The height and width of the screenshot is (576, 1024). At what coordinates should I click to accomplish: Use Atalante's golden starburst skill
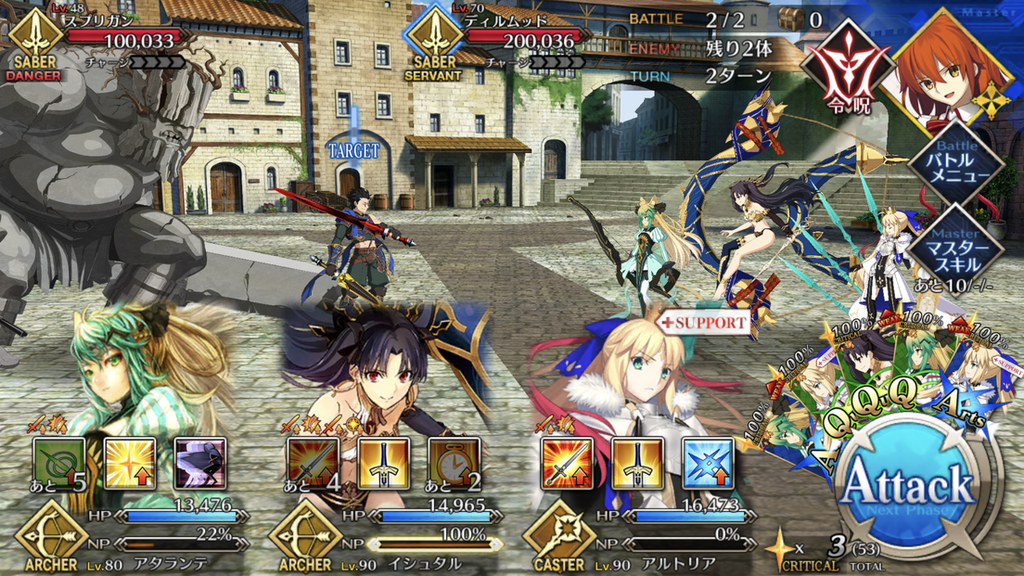click(x=130, y=463)
